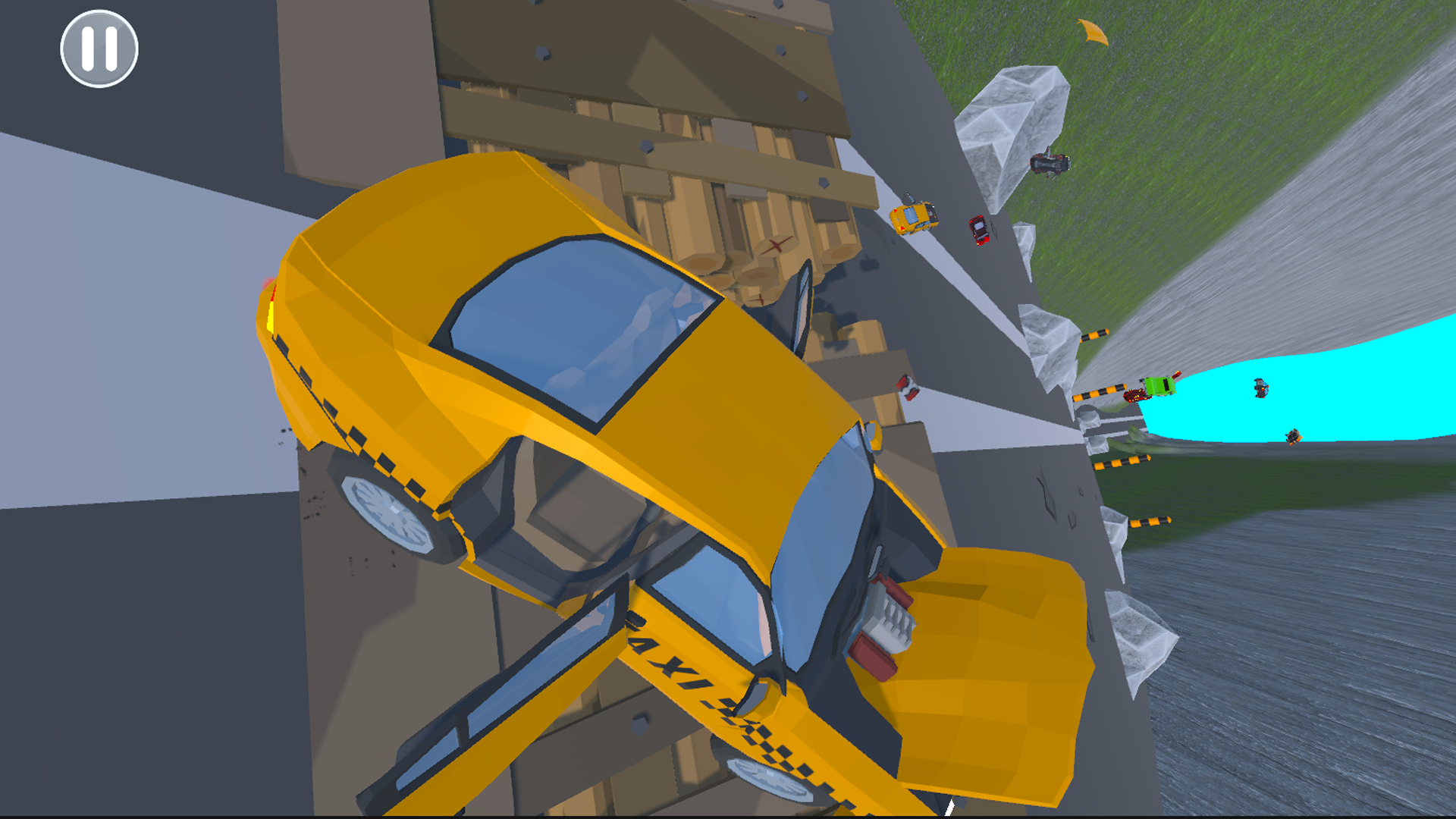Click the red car wedged on the cliff ledge
This screenshot has width=1456, height=819.
tap(908, 385)
